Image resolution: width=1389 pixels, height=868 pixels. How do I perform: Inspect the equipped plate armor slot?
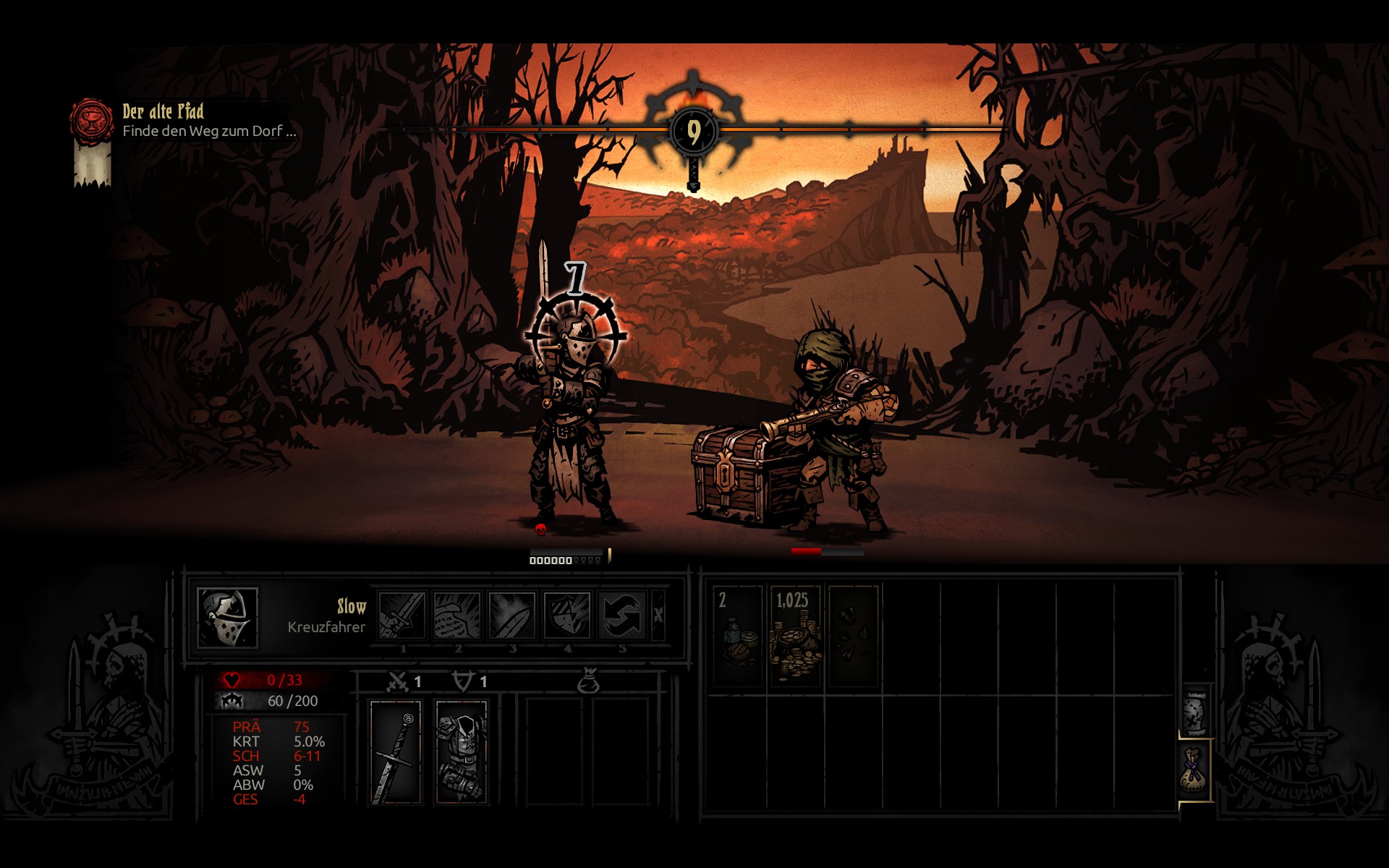click(x=462, y=752)
